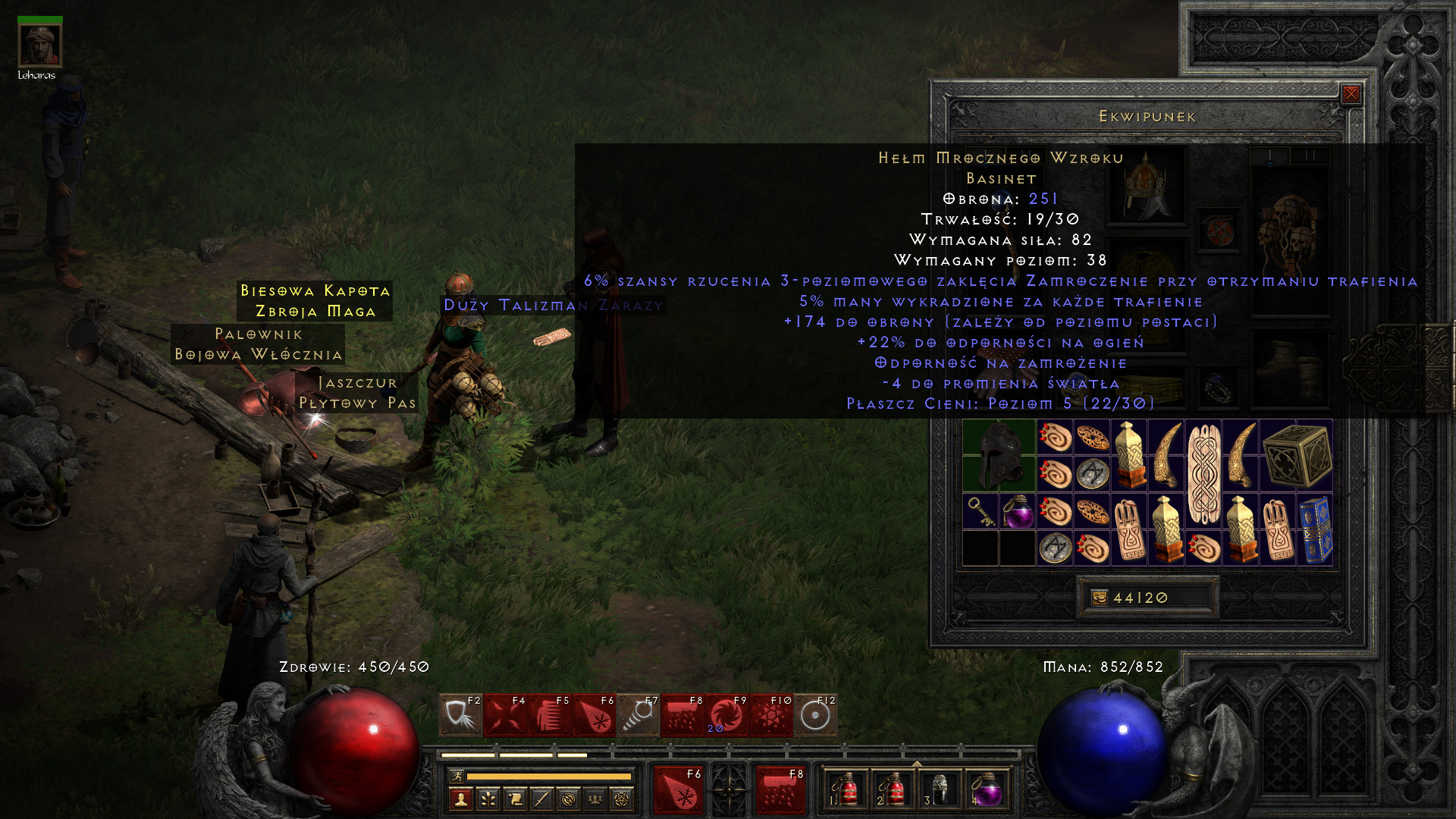Select the F2 shield skill icon
The height and width of the screenshot is (819, 1456).
460,716
